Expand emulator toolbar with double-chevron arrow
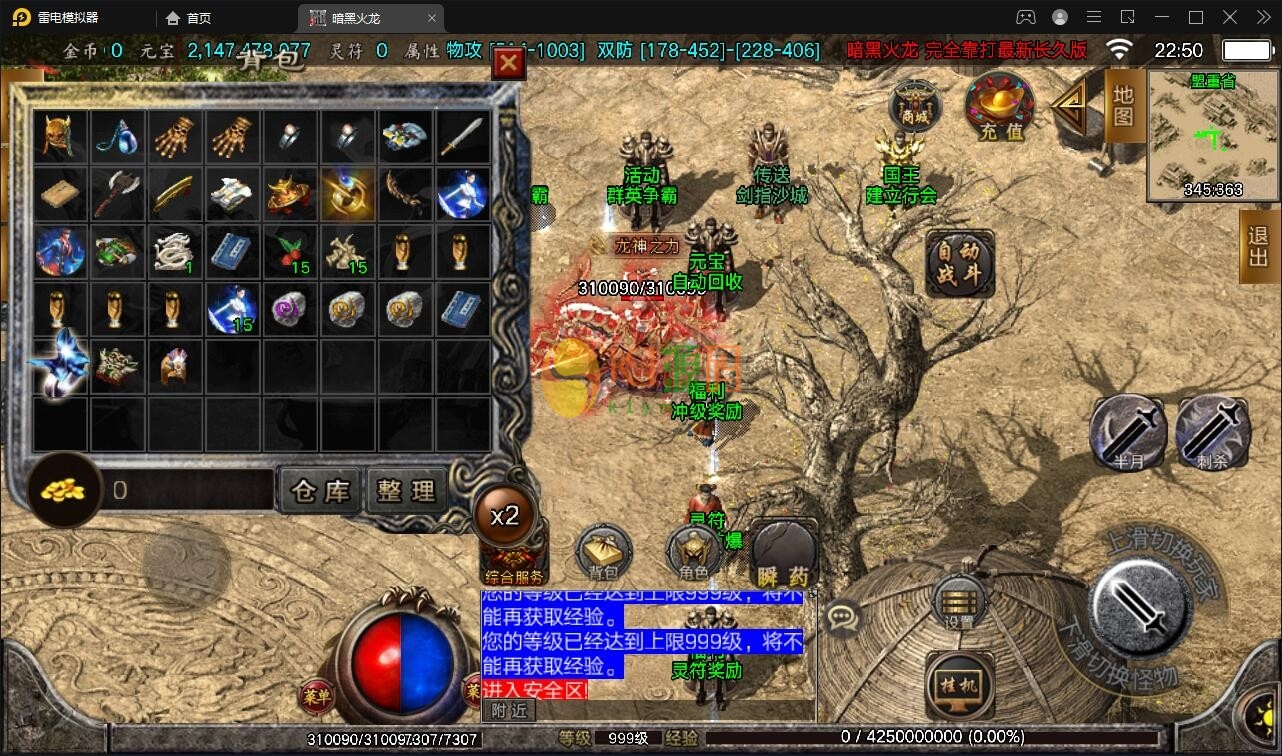Image resolution: width=1282 pixels, height=756 pixels. [1263, 17]
